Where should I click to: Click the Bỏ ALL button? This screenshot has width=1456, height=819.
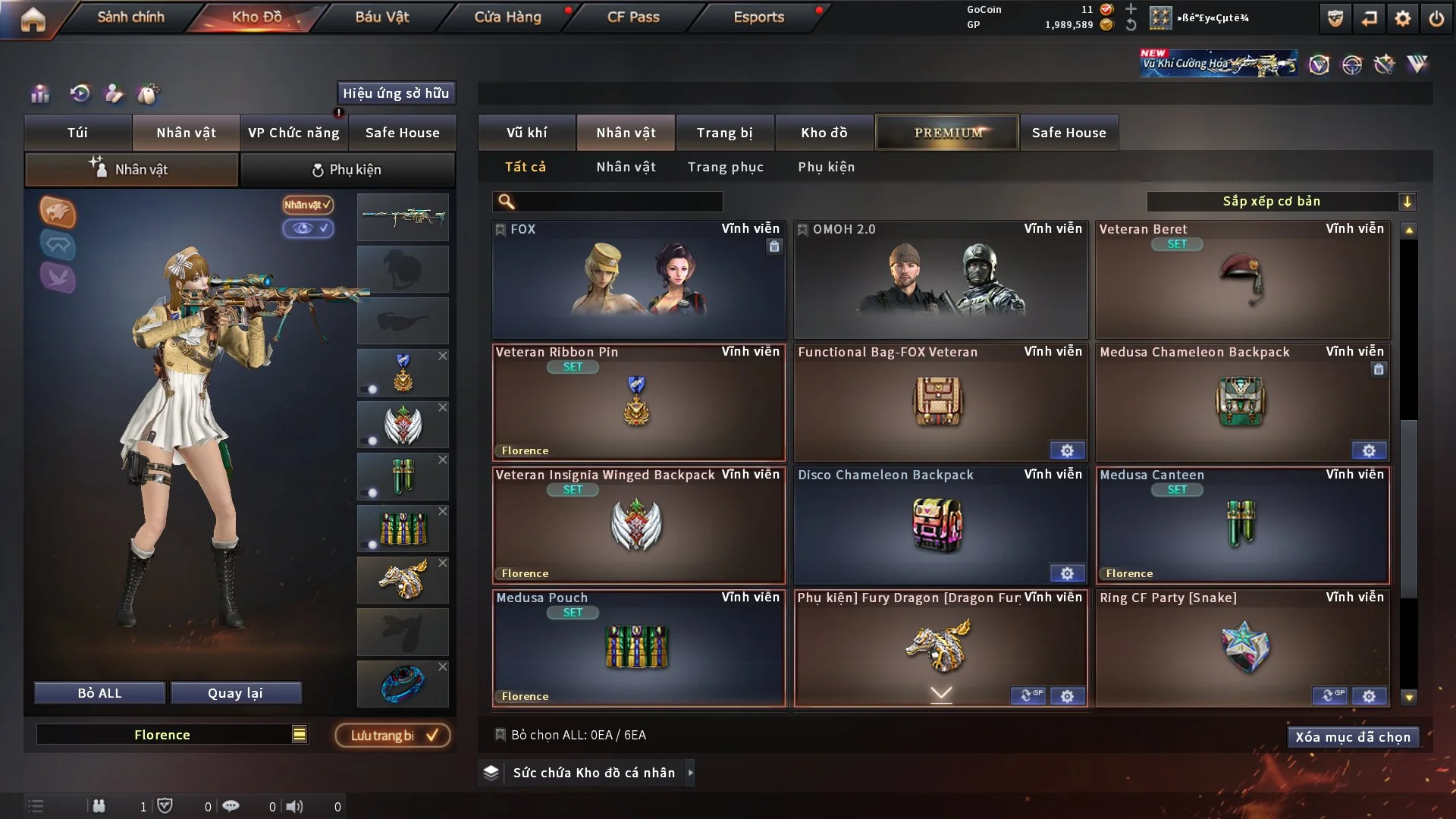coord(99,693)
